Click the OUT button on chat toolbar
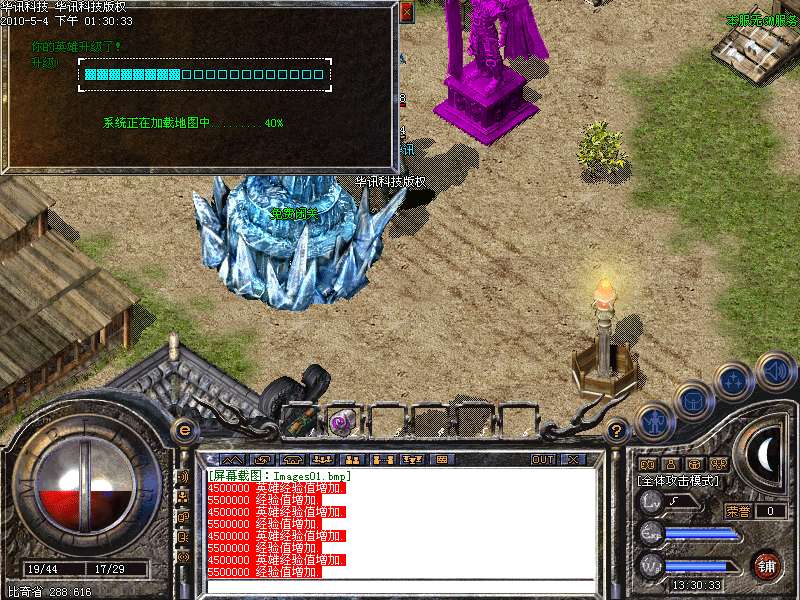Viewport: 800px width, 600px height. (543, 460)
